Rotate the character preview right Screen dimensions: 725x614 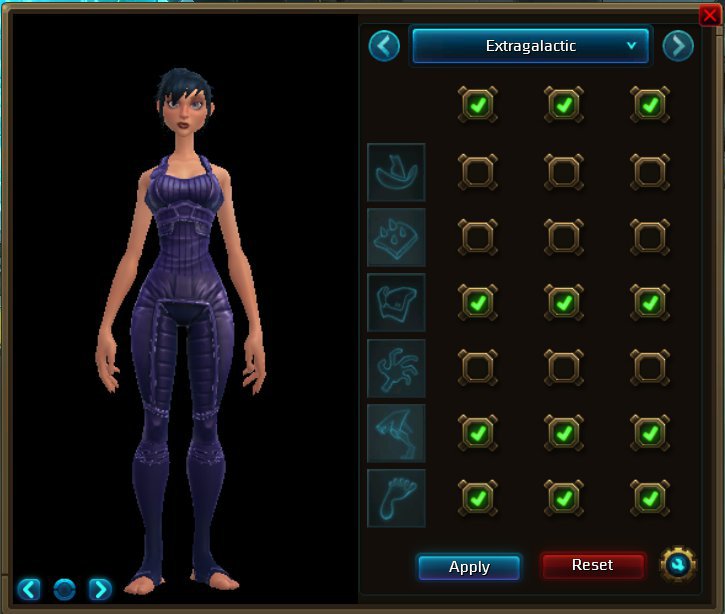pyautogui.click(x=99, y=589)
